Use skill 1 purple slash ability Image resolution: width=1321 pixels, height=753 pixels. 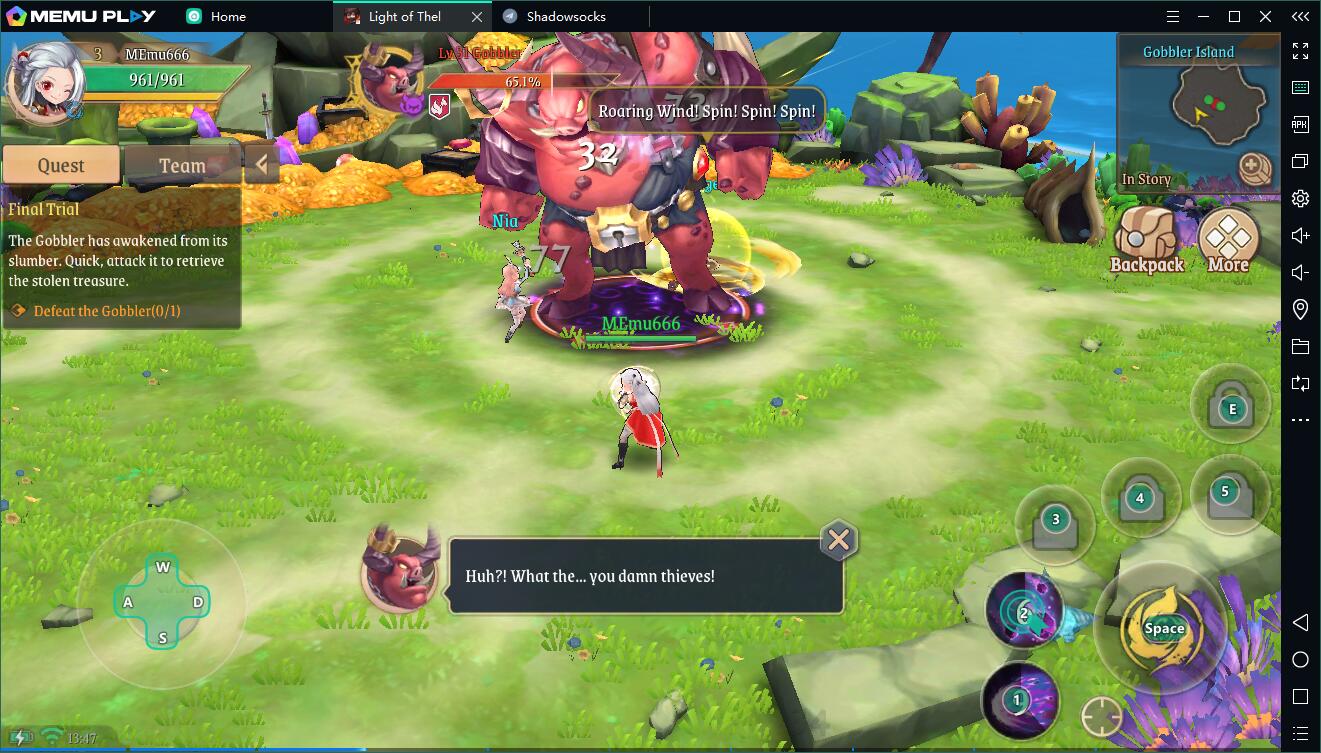tap(1019, 700)
